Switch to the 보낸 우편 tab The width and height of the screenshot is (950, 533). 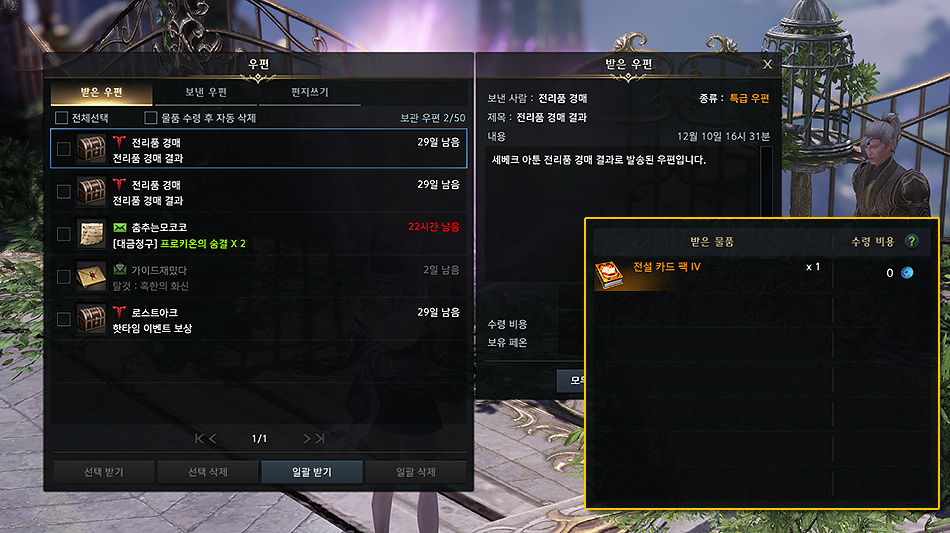pyautogui.click(x=206, y=93)
